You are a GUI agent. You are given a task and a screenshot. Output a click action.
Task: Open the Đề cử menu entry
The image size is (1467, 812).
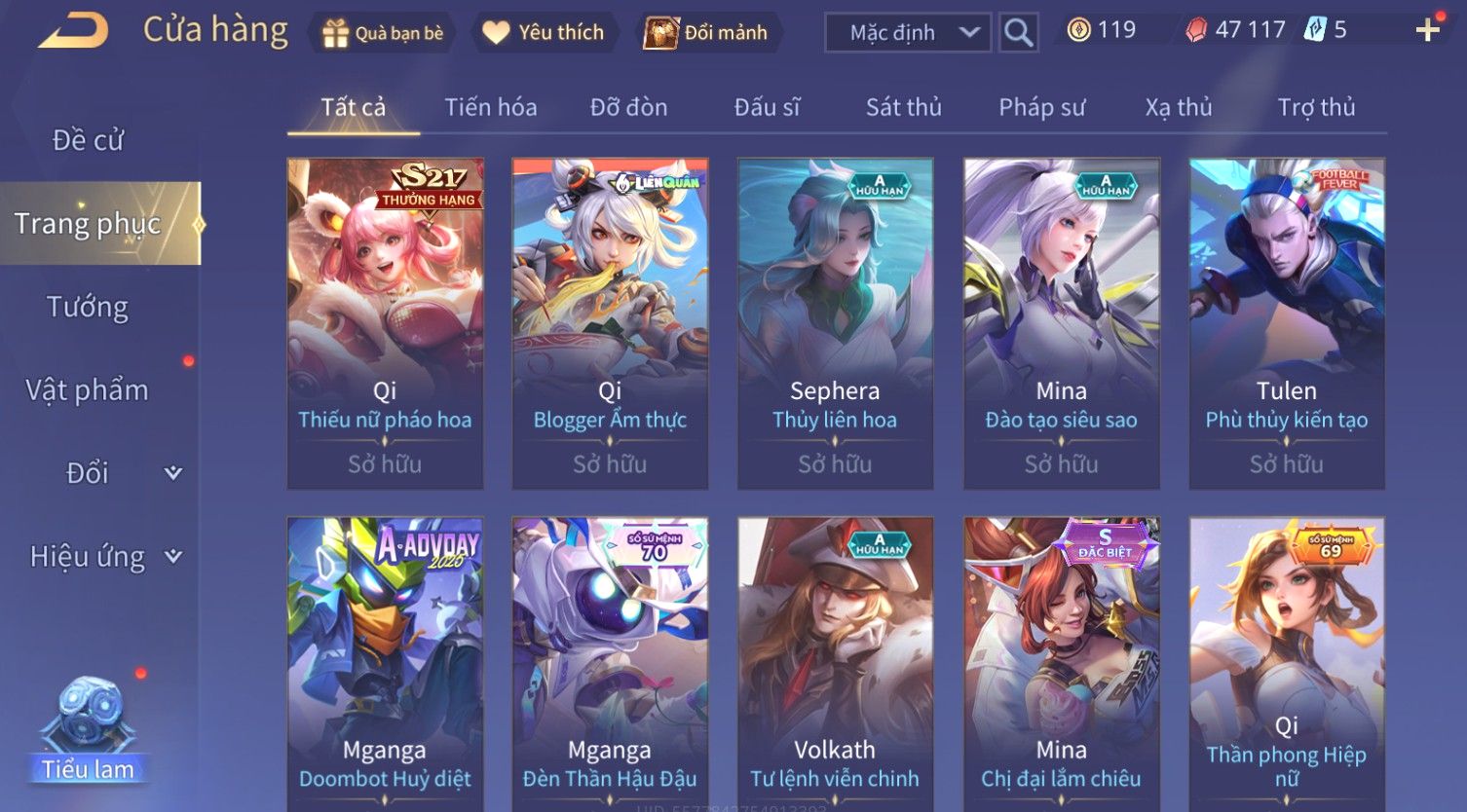[88, 140]
